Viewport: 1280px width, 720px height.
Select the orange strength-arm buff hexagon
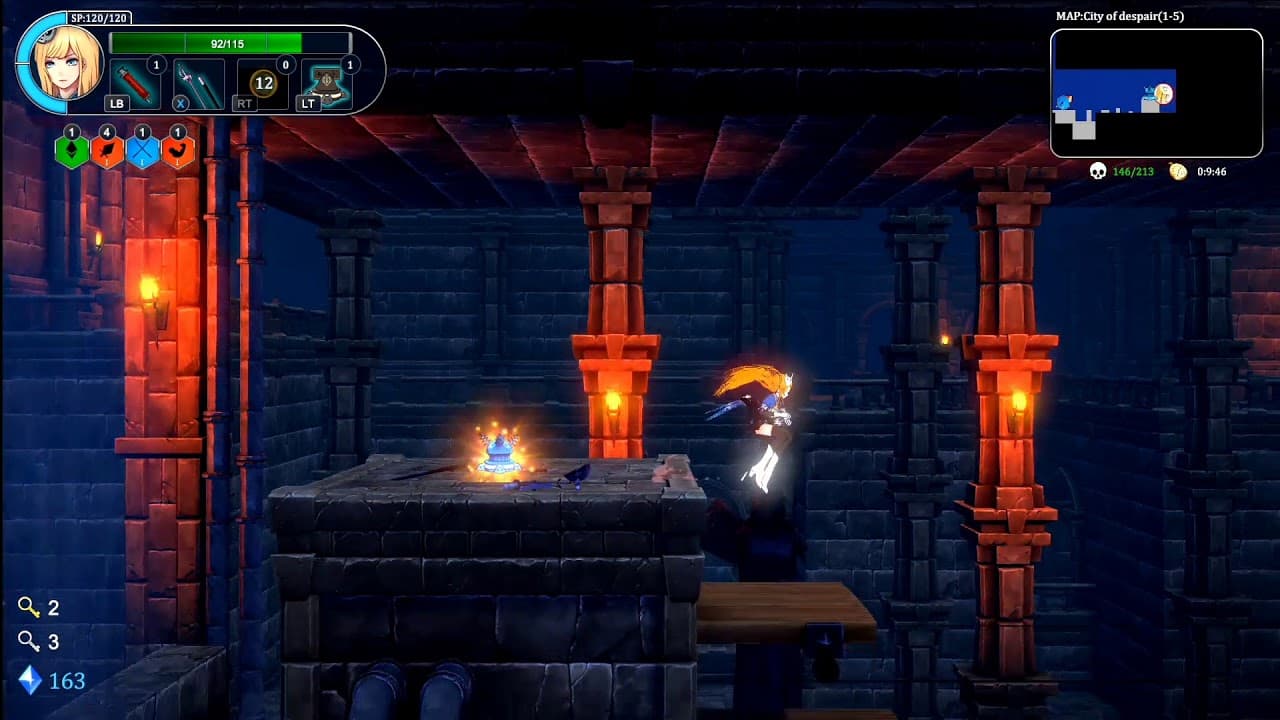[x=179, y=151]
